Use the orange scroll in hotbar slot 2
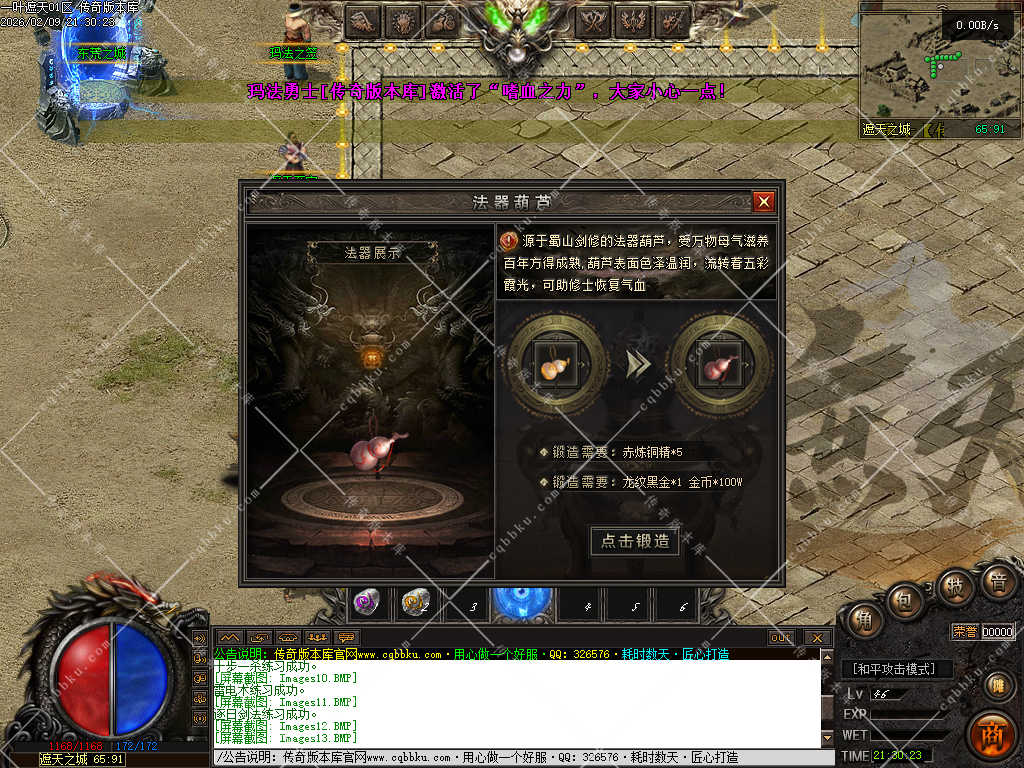Screen dimensions: 1024x768 coord(415,603)
